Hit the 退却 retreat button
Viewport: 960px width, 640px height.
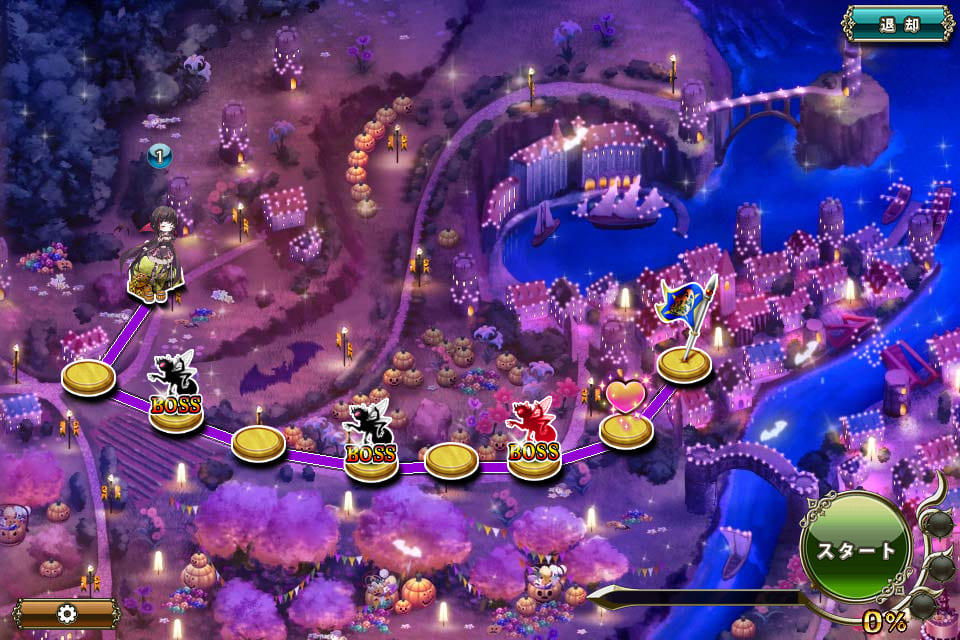point(897,24)
